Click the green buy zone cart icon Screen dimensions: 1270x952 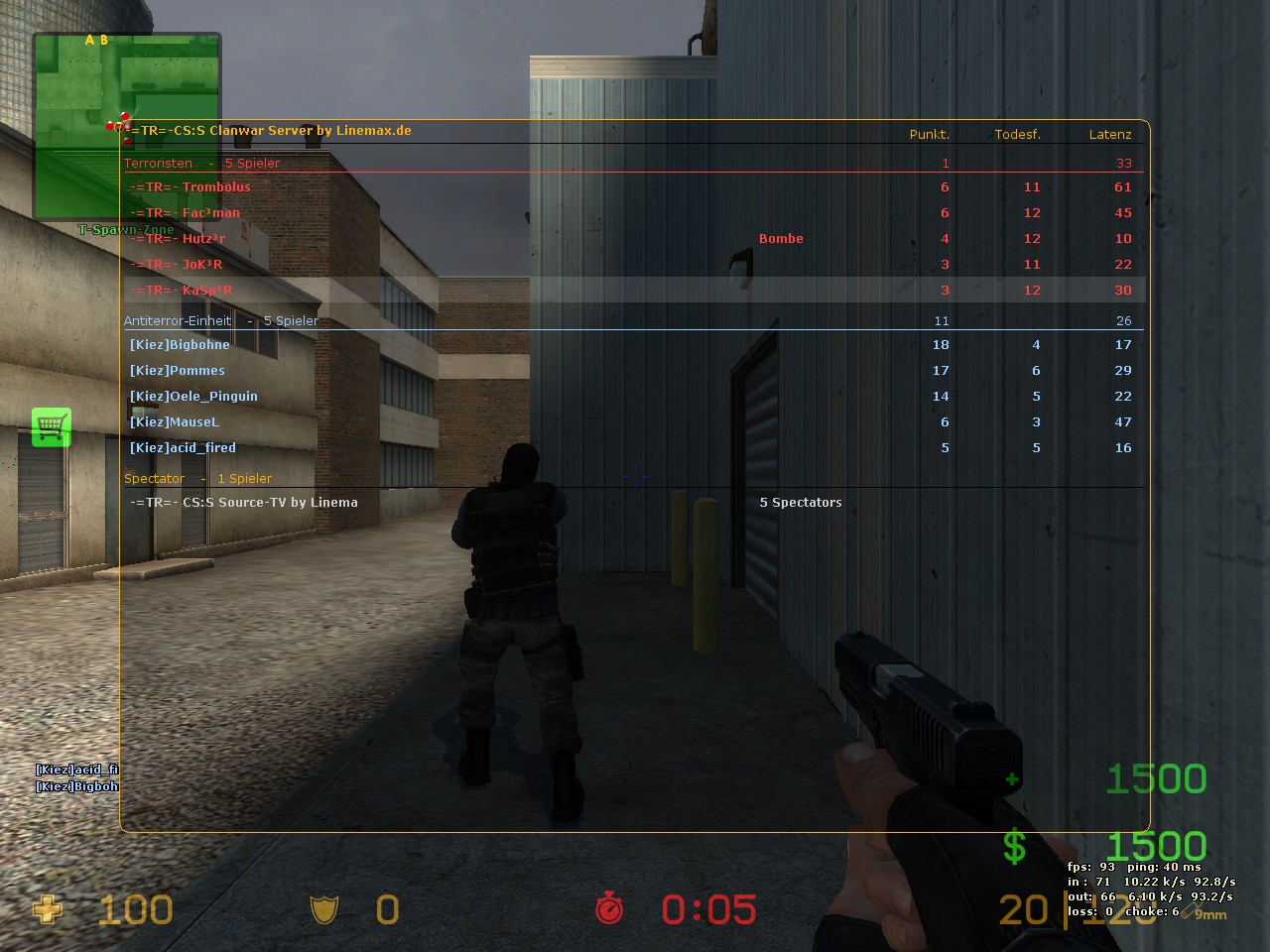coord(52,427)
